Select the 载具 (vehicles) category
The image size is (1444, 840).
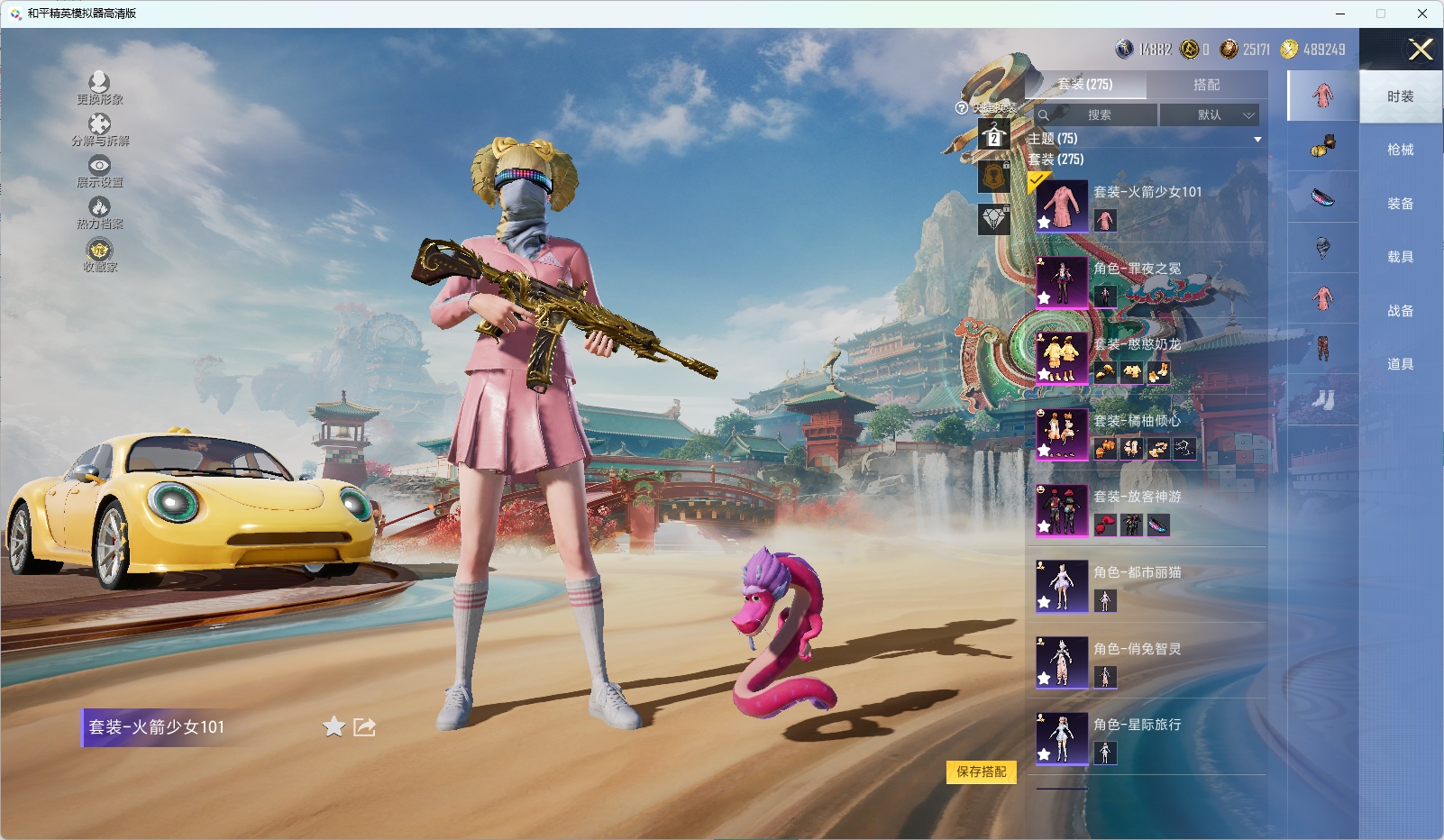[1400, 257]
